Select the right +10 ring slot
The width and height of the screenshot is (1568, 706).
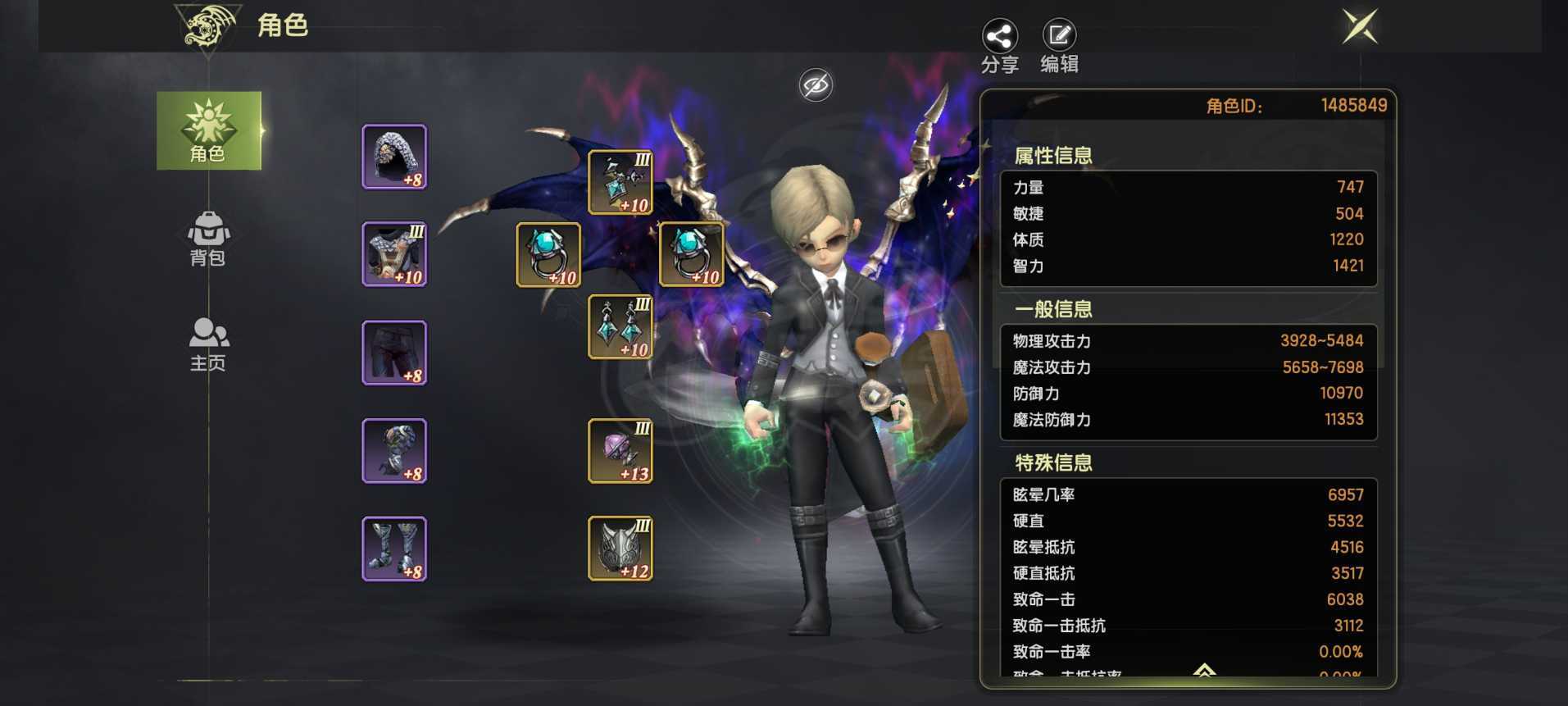click(x=692, y=254)
